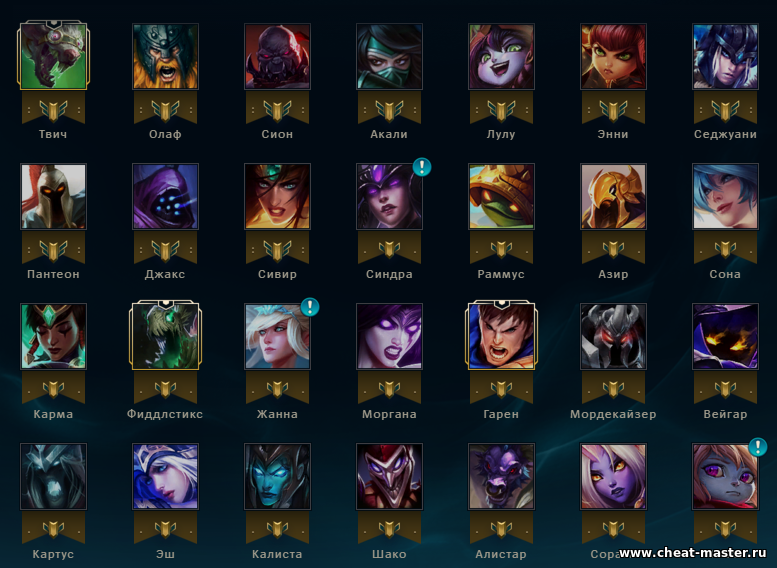Click the Энни champion tile

(x=613, y=57)
